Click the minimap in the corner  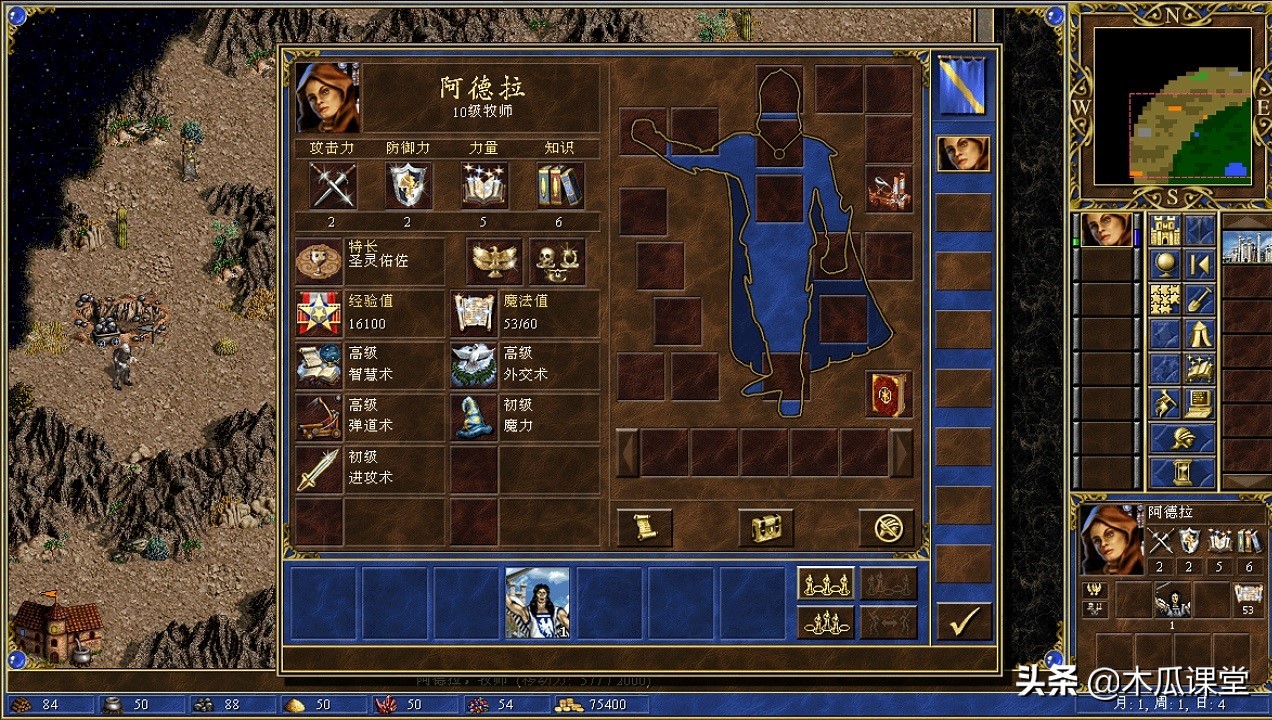pos(1172,106)
